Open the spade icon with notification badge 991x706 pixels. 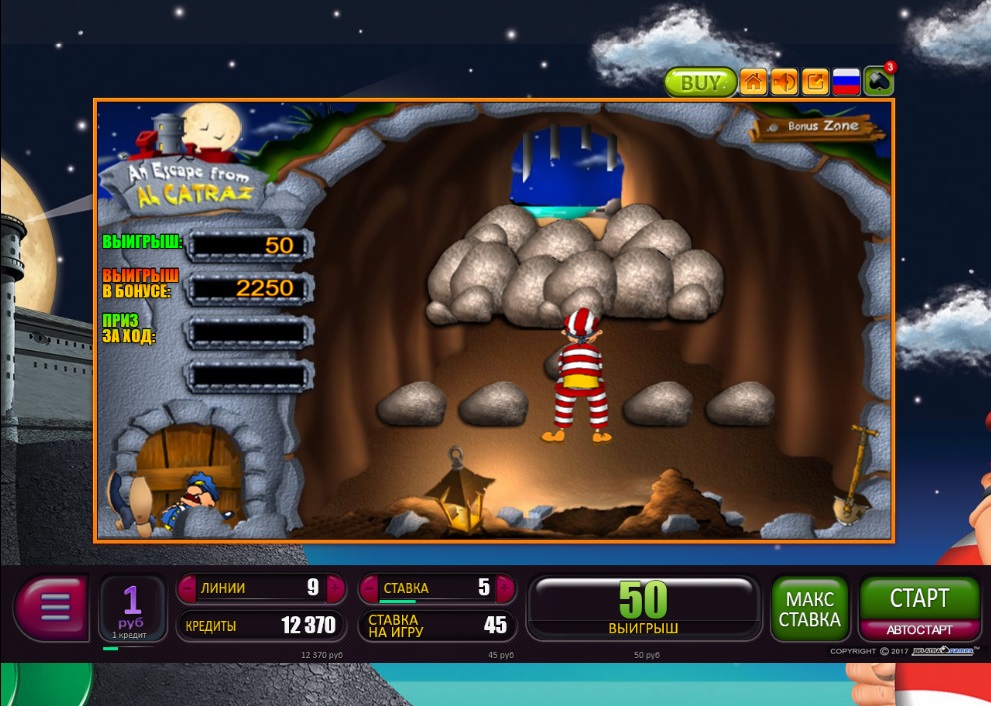point(878,81)
